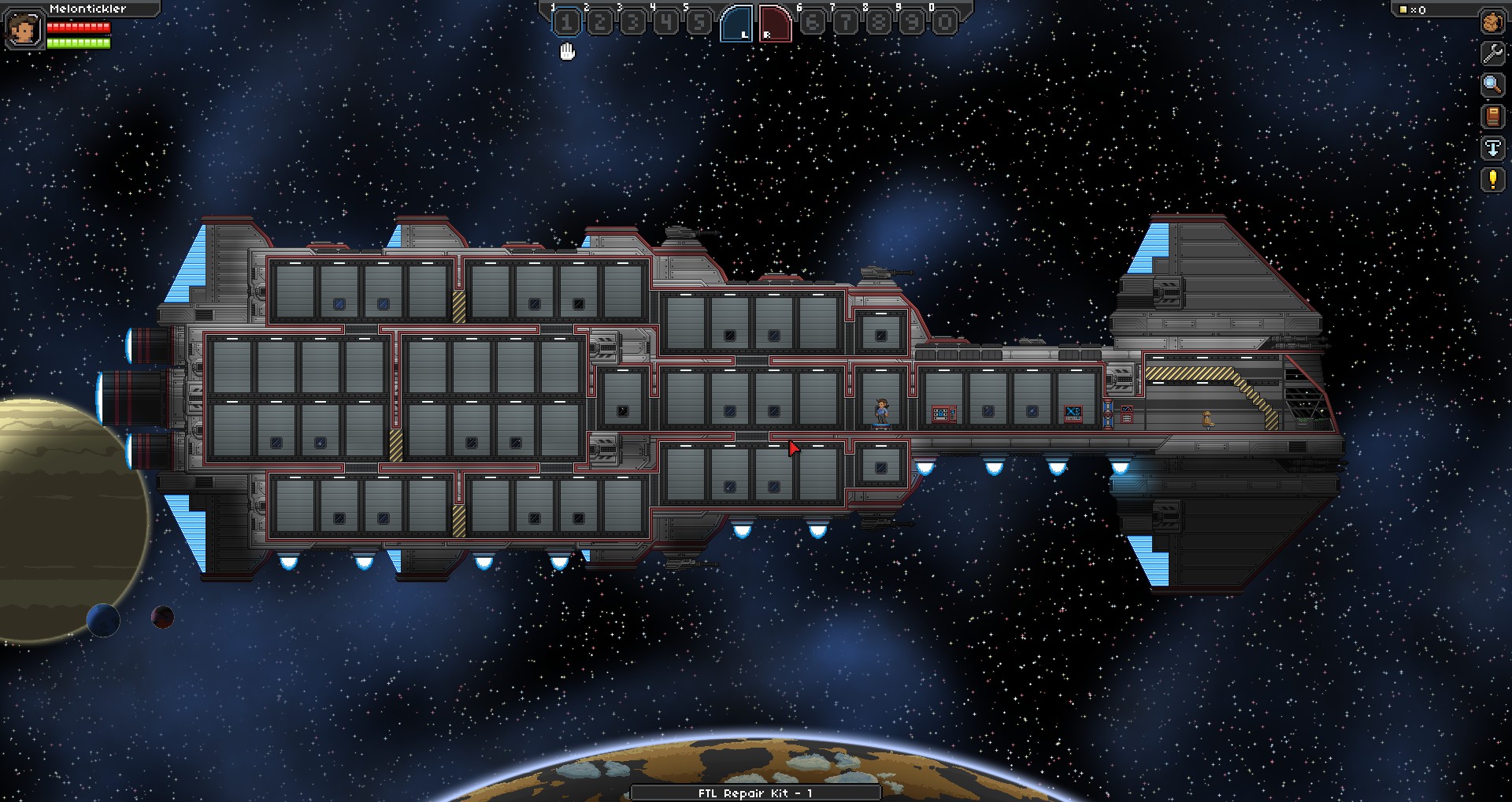Open the right hand R slot
Viewport: 1512px width, 802px height.
773,22
